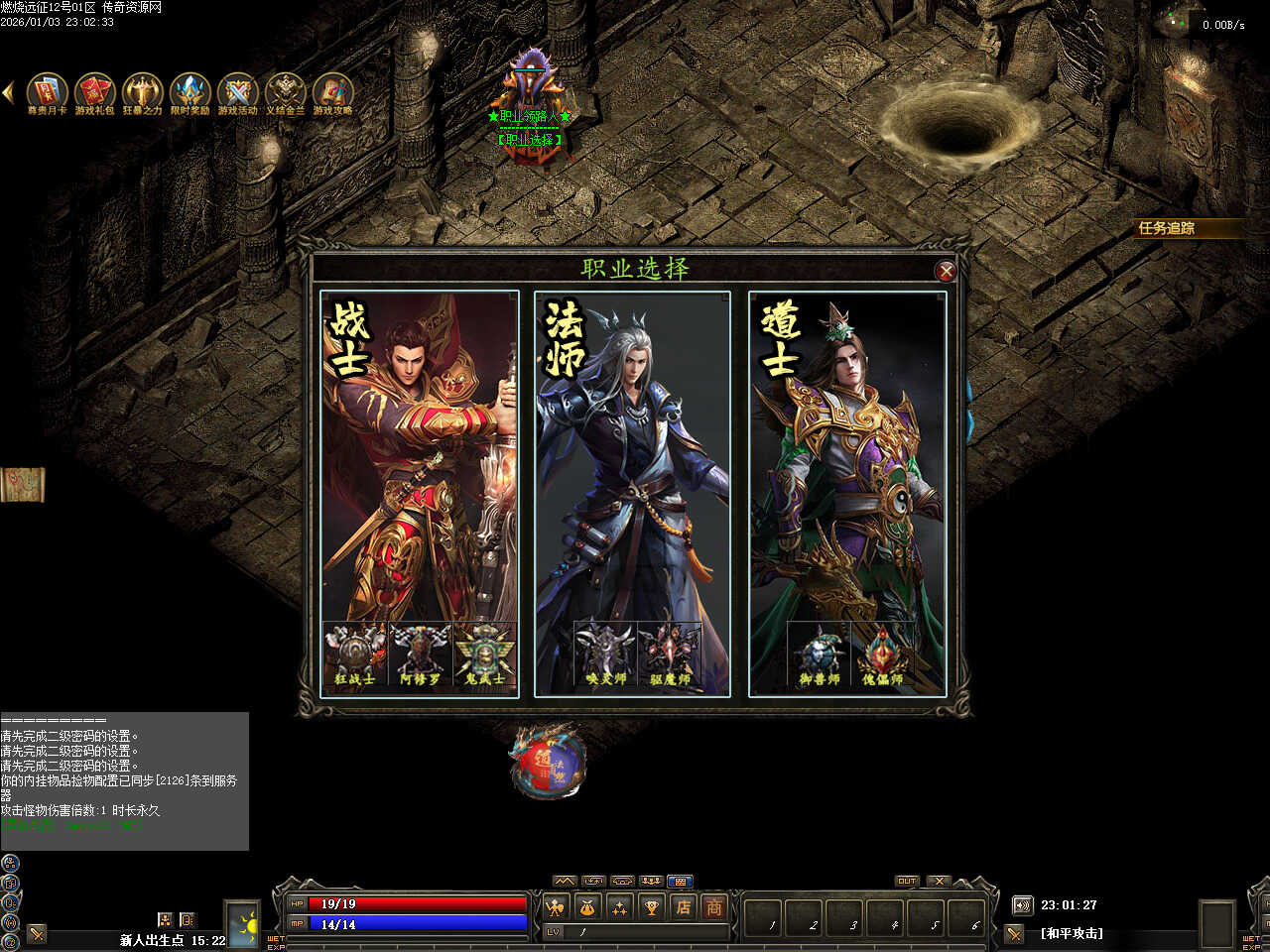Pick the 鬼武士 subclass emblem
Viewport: 1270px width, 952px height.
[484, 654]
